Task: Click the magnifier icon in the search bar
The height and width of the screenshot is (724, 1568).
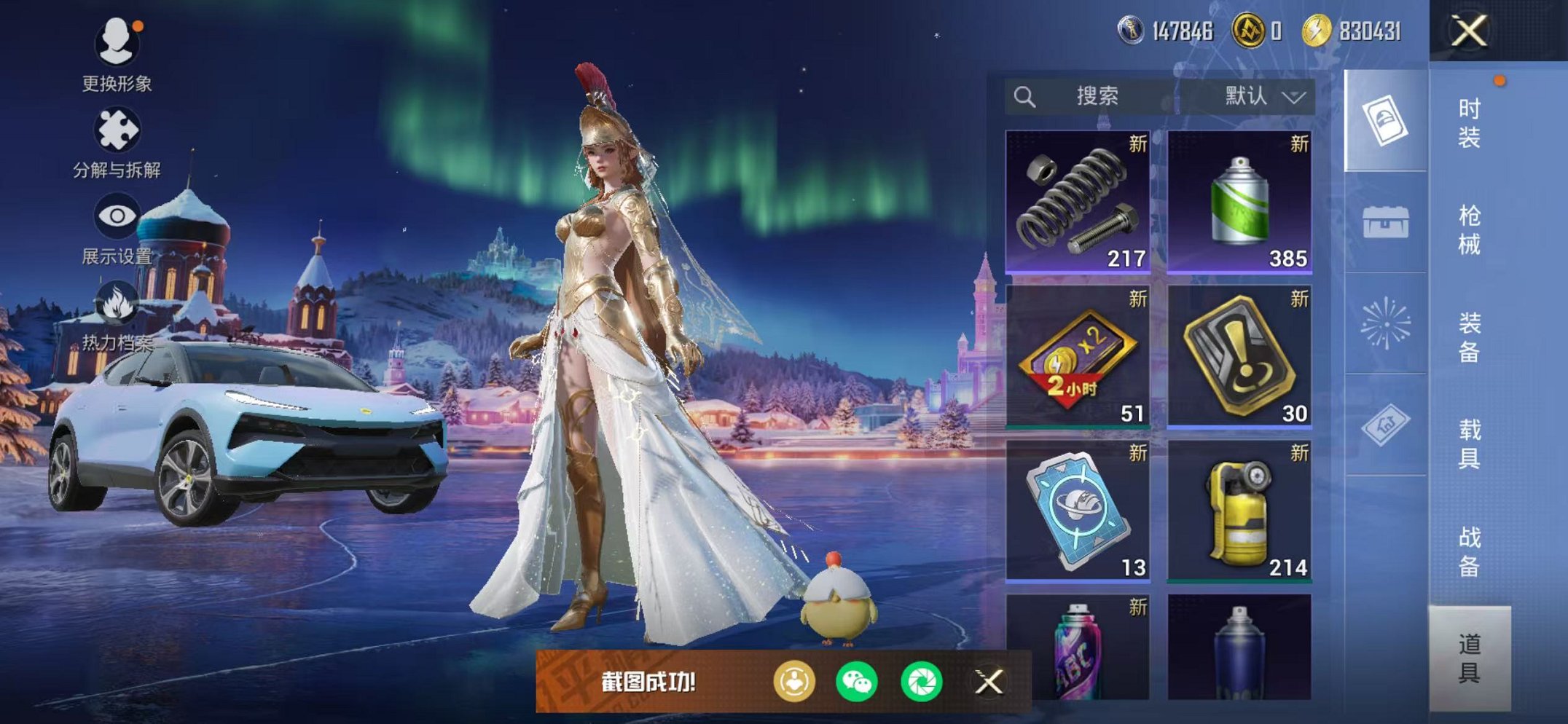Action: point(1027,95)
